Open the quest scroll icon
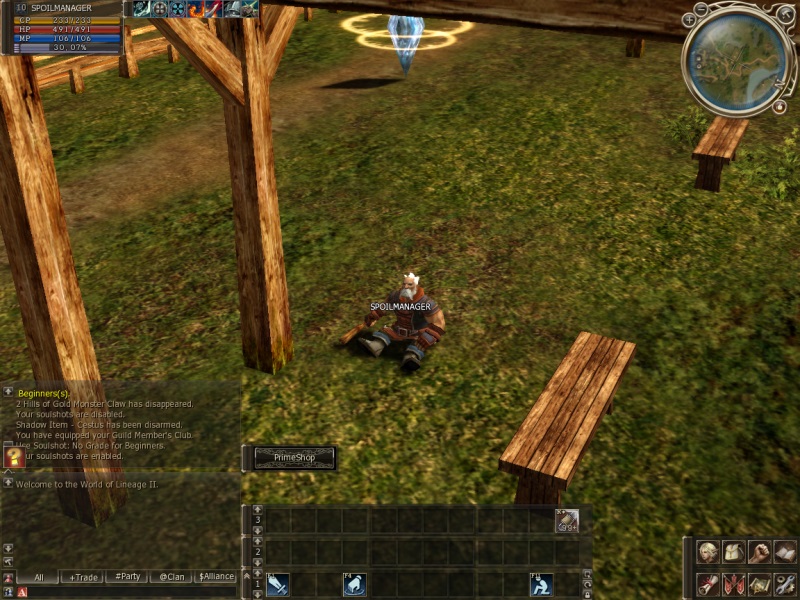 (708, 584)
